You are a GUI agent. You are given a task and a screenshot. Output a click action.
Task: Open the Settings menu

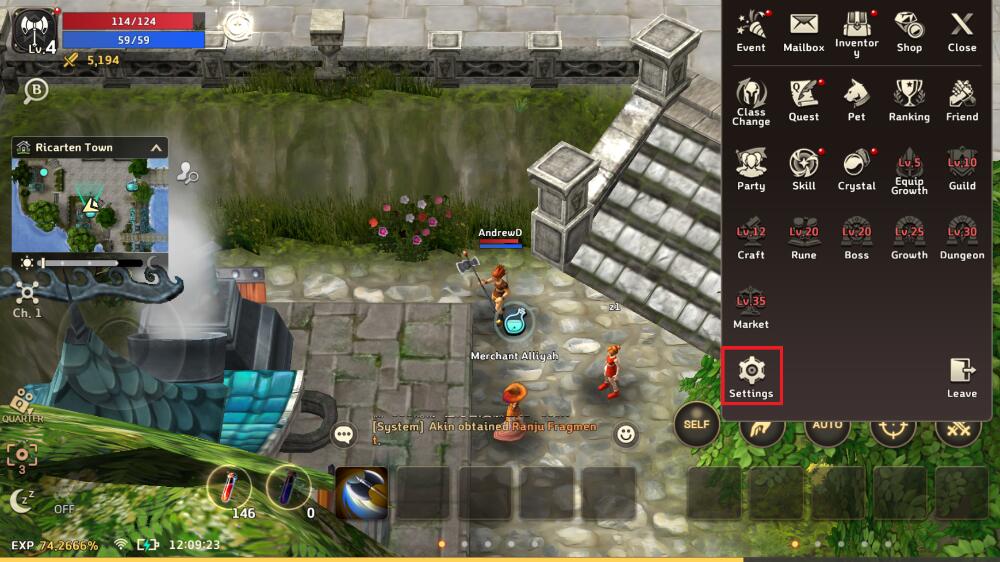751,375
